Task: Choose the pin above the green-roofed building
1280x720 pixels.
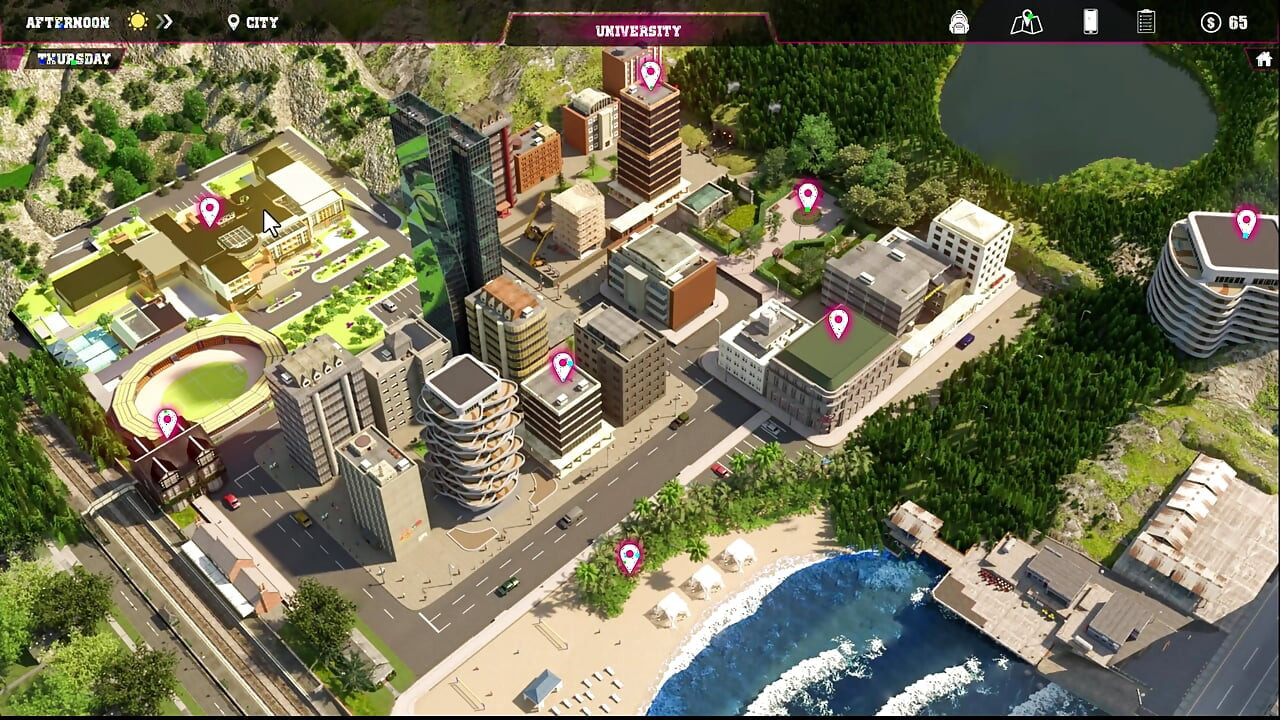Action: click(838, 322)
